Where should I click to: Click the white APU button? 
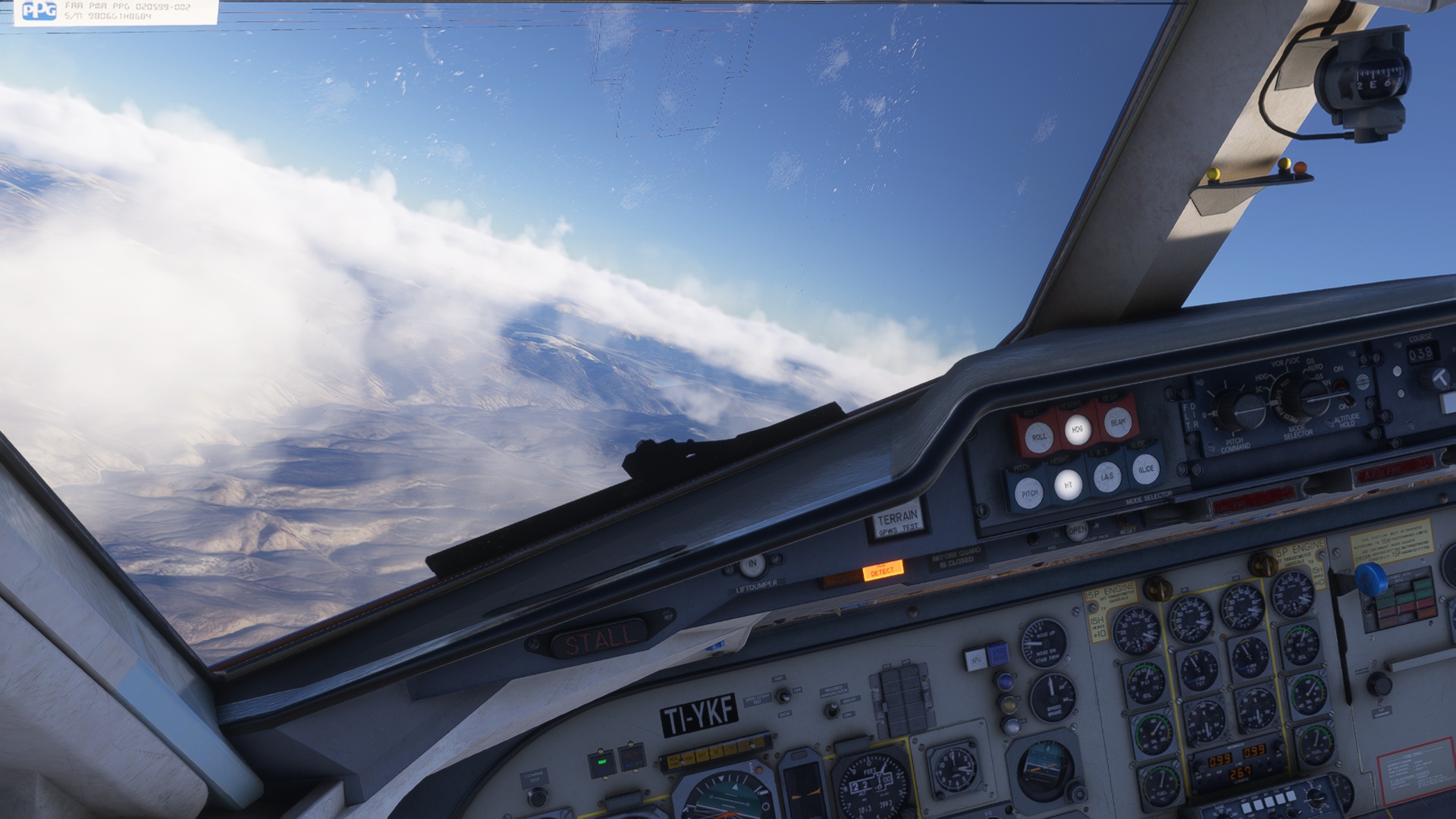point(974,659)
